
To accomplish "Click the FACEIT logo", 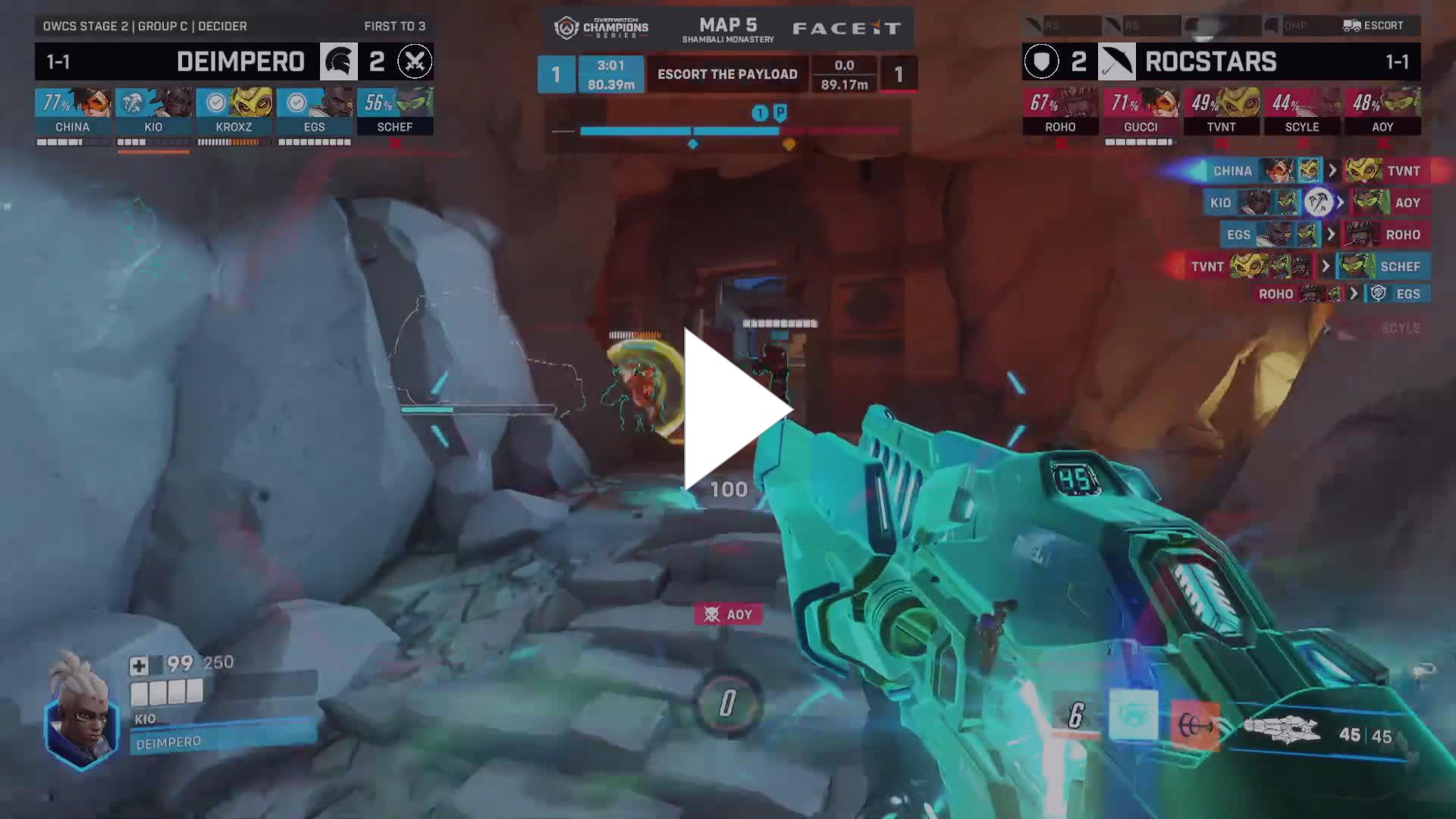I will (x=846, y=29).
